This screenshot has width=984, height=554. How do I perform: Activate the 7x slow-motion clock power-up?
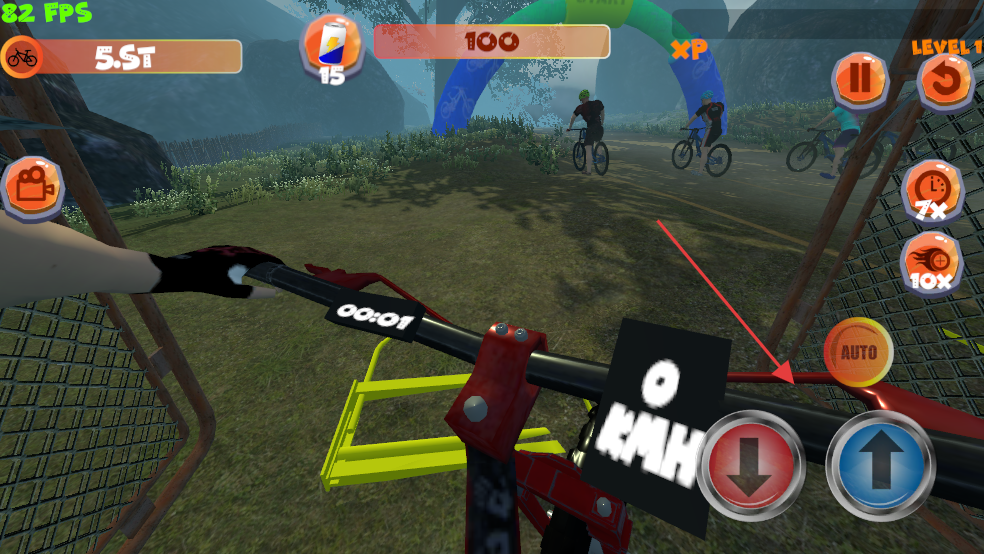pyautogui.click(x=932, y=188)
